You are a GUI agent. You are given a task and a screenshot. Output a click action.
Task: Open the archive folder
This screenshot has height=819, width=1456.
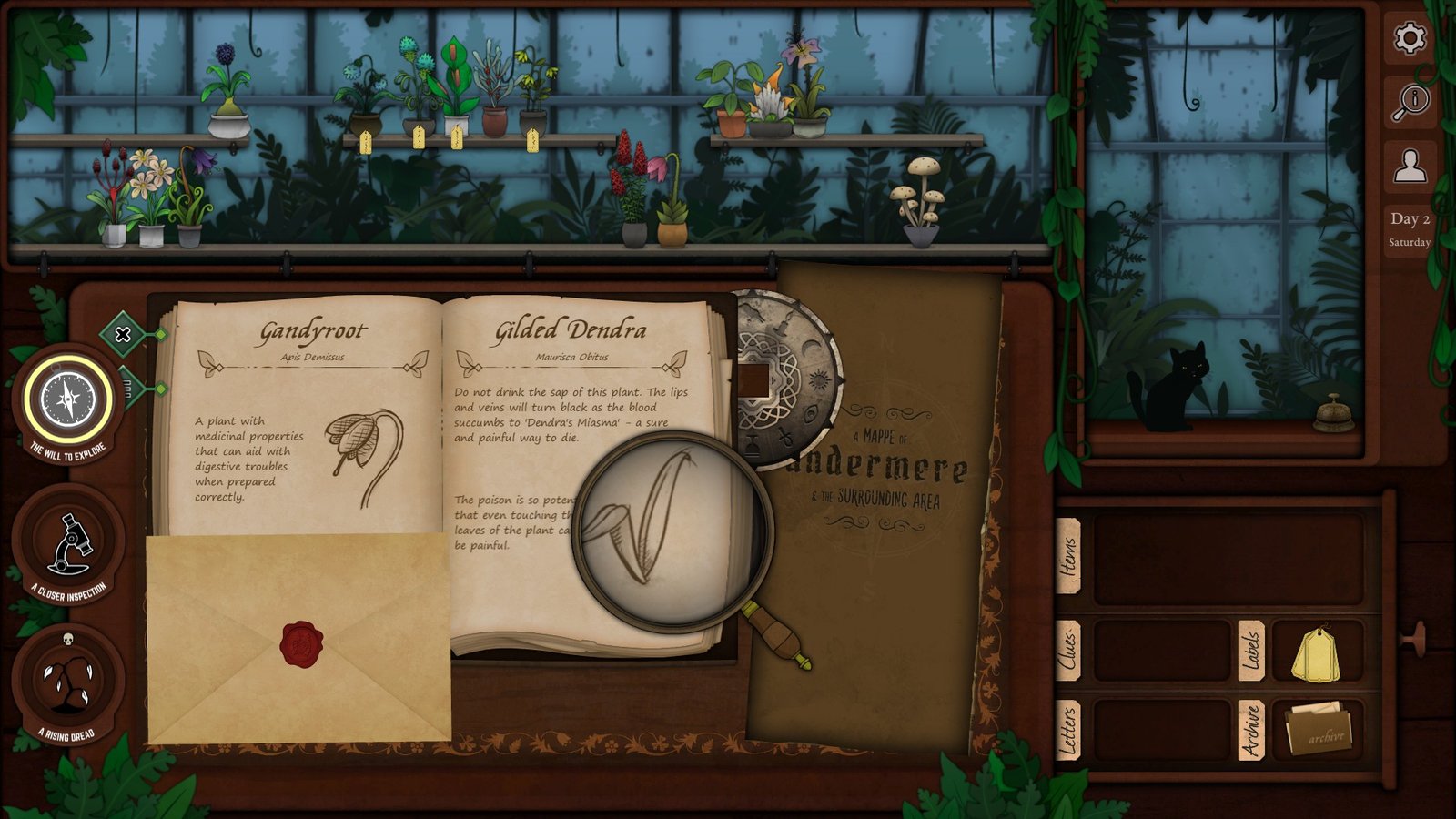click(x=1319, y=729)
